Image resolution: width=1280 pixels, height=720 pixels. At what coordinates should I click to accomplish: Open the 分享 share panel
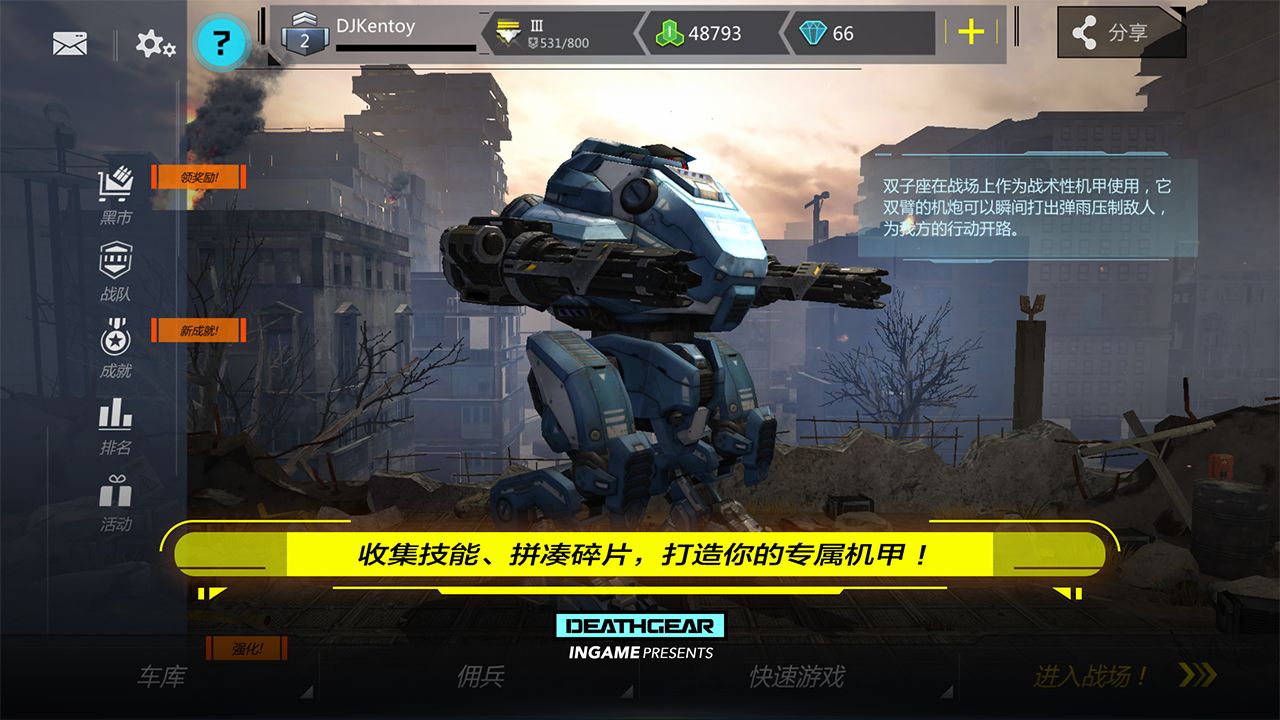point(1120,31)
